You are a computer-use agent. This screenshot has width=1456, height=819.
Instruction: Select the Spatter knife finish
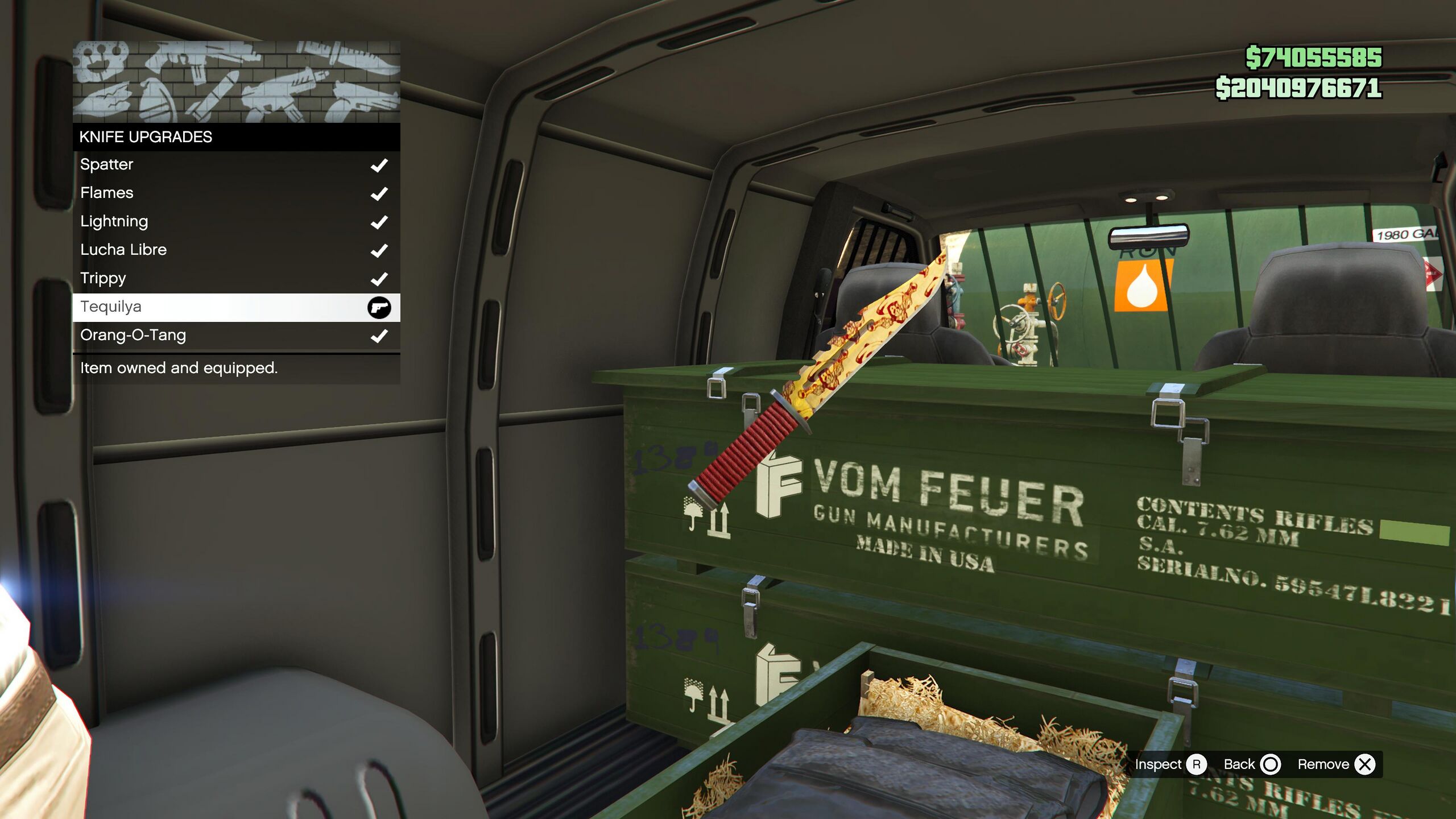click(236, 165)
